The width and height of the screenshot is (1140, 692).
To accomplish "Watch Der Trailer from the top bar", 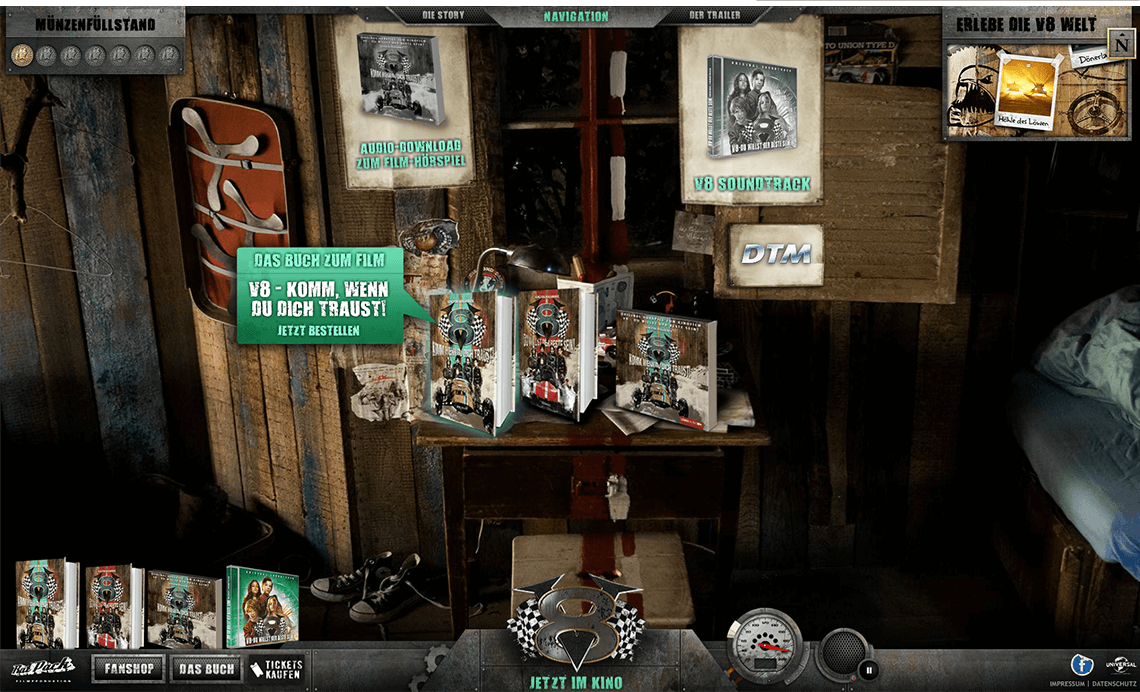I will 712,16.
